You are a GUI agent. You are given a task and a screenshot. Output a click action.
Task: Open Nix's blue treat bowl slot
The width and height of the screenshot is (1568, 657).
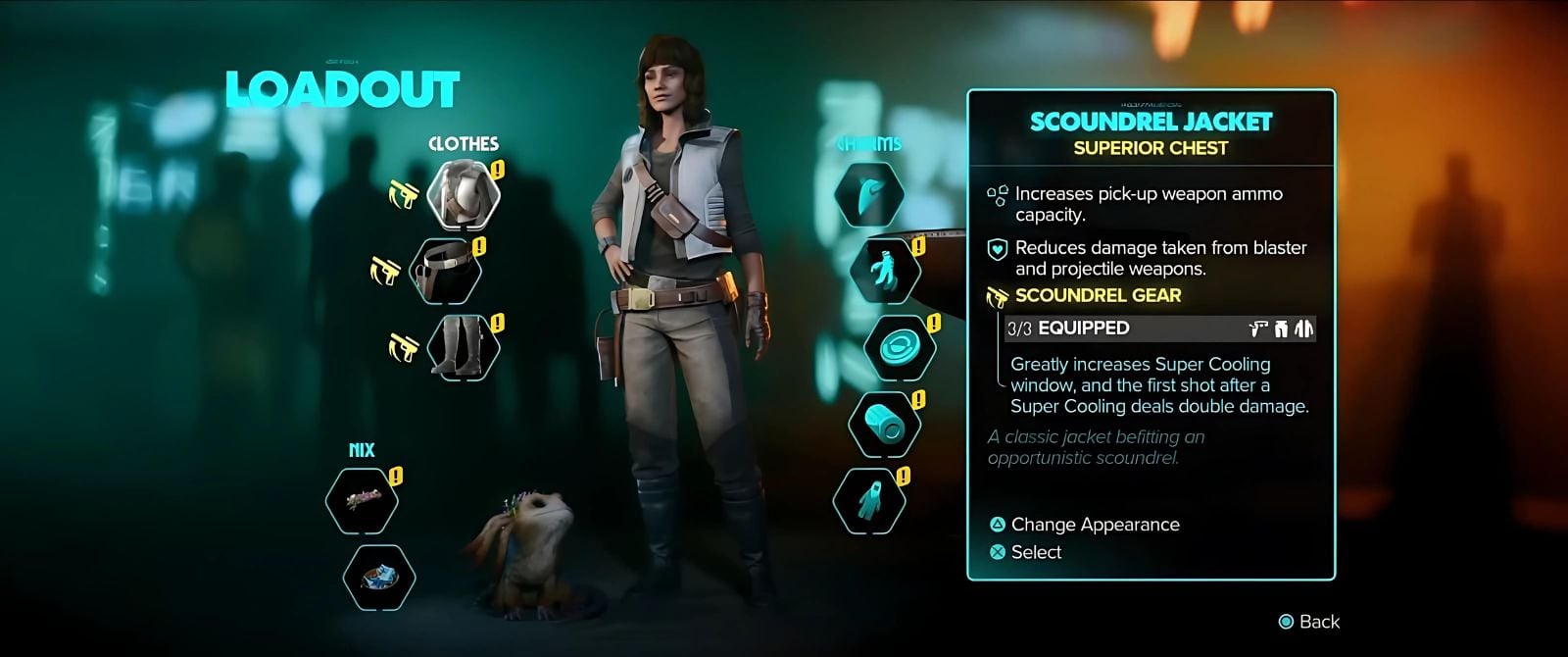(x=379, y=576)
